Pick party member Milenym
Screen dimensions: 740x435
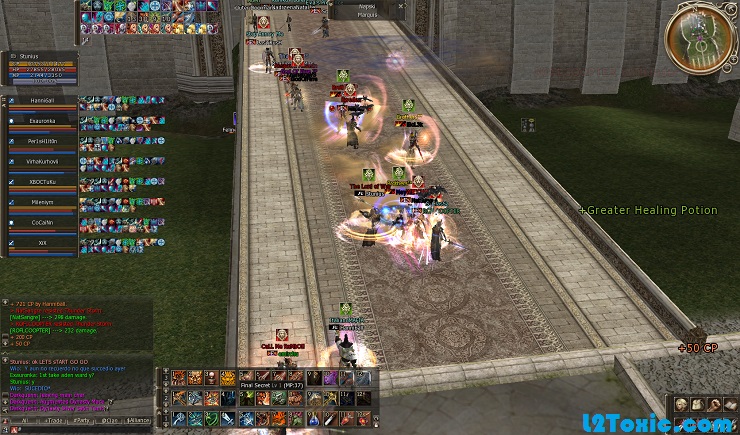41,202
